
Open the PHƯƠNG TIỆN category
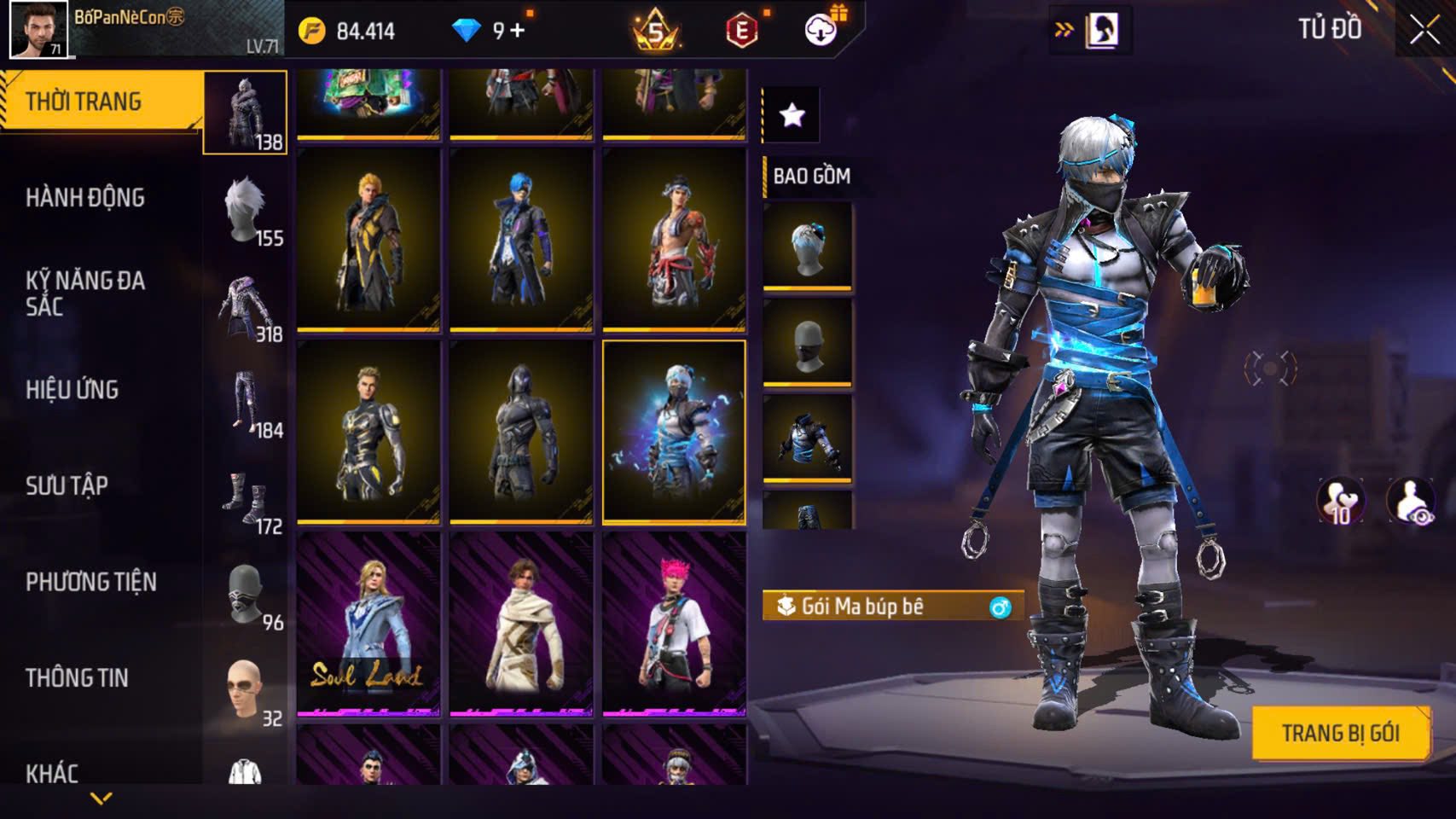coord(91,583)
